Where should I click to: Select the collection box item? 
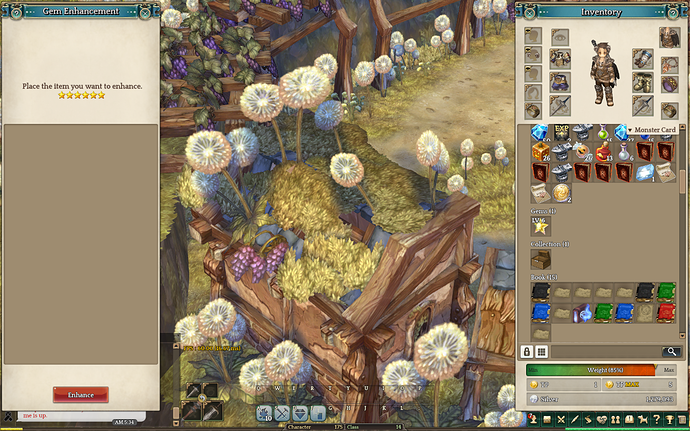click(x=540, y=260)
